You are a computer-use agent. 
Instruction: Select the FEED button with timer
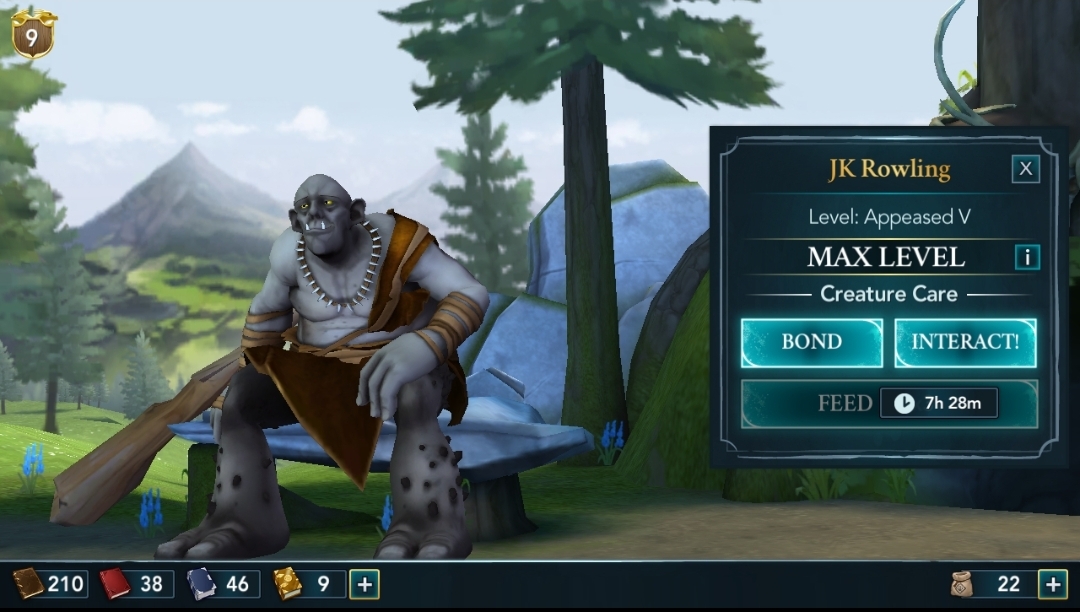888,403
